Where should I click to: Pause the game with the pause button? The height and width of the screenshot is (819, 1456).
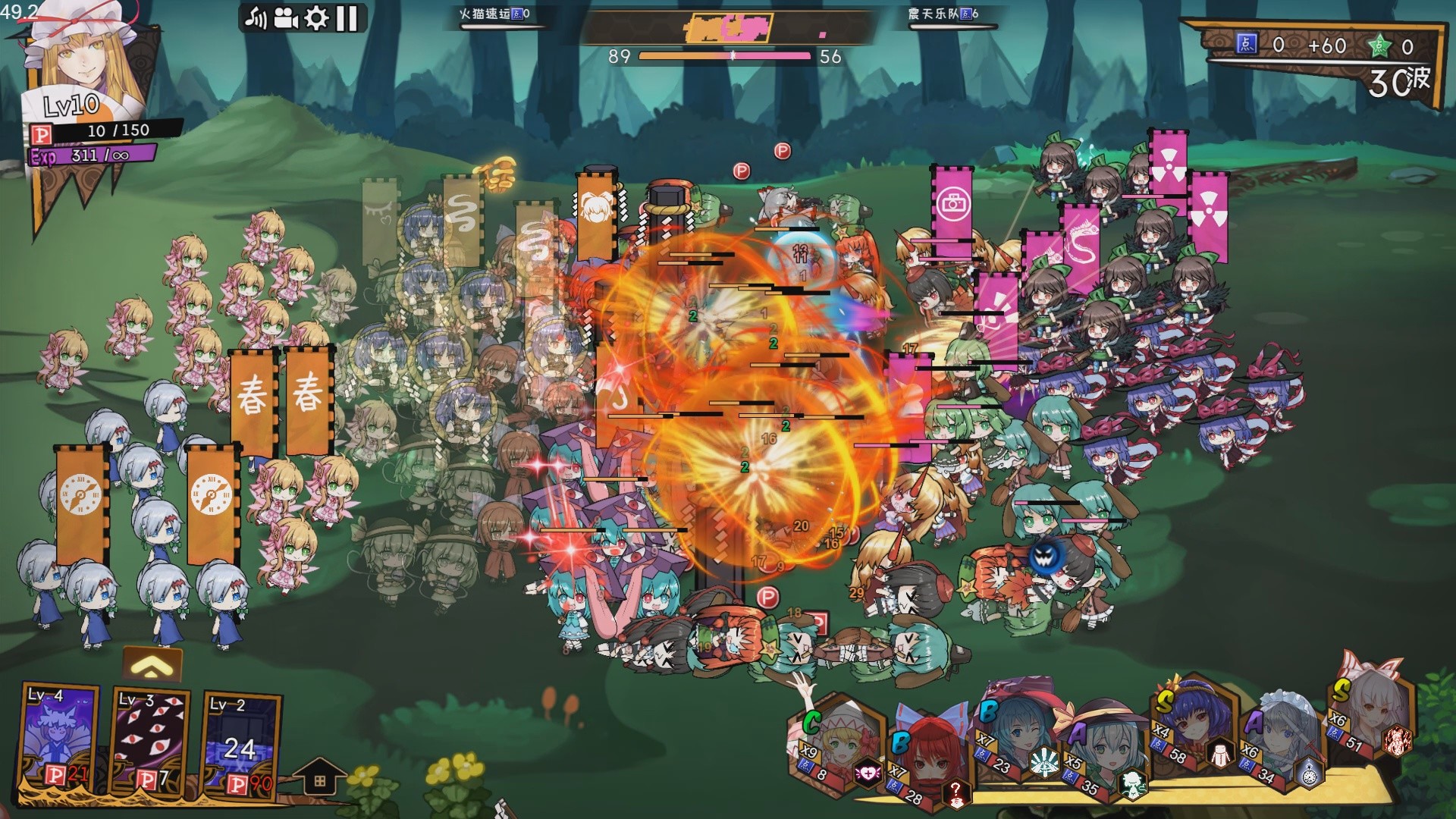[x=346, y=17]
